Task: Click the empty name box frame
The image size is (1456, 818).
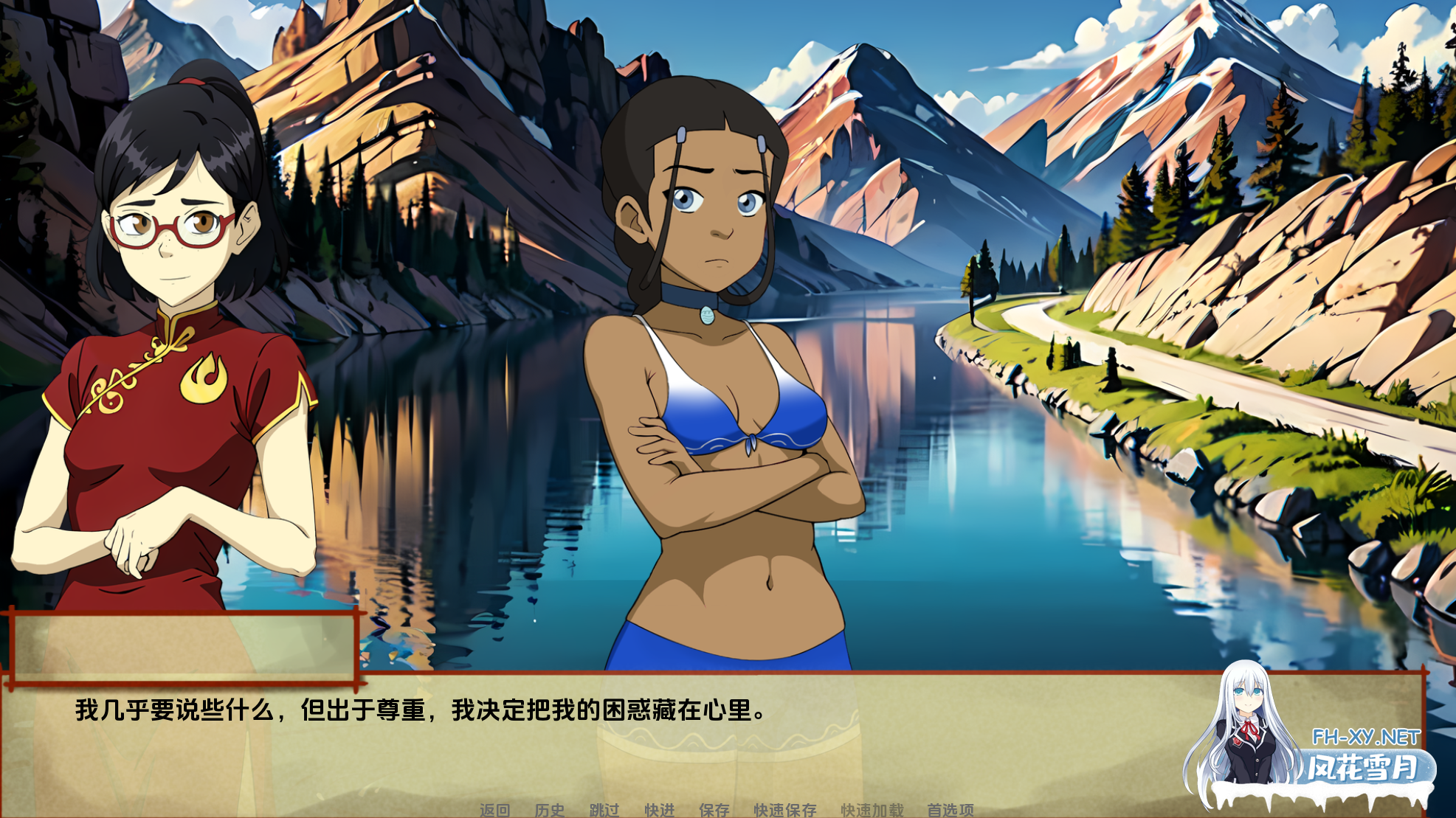Action: point(184,649)
